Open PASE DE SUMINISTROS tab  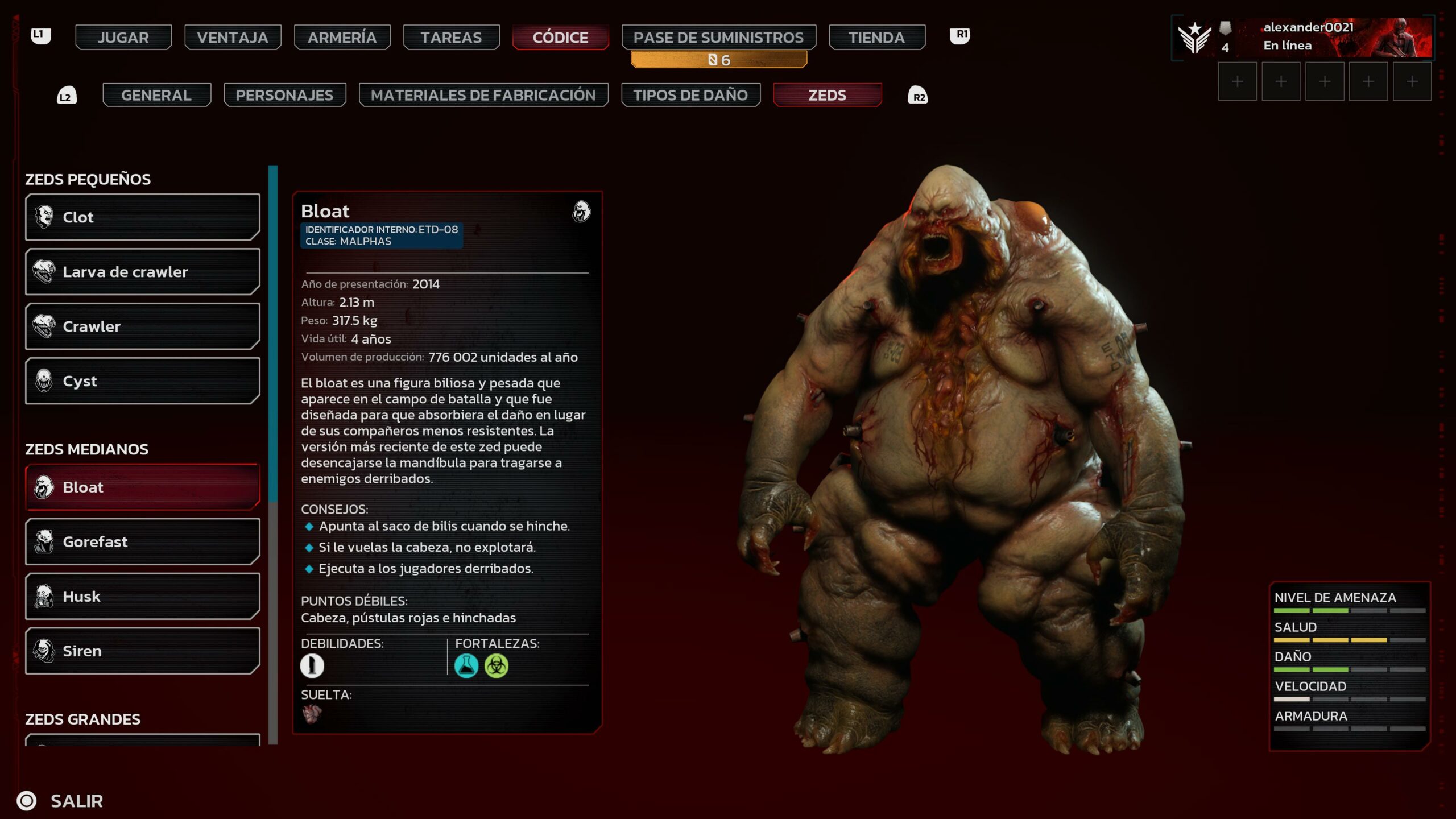click(718, 38)
